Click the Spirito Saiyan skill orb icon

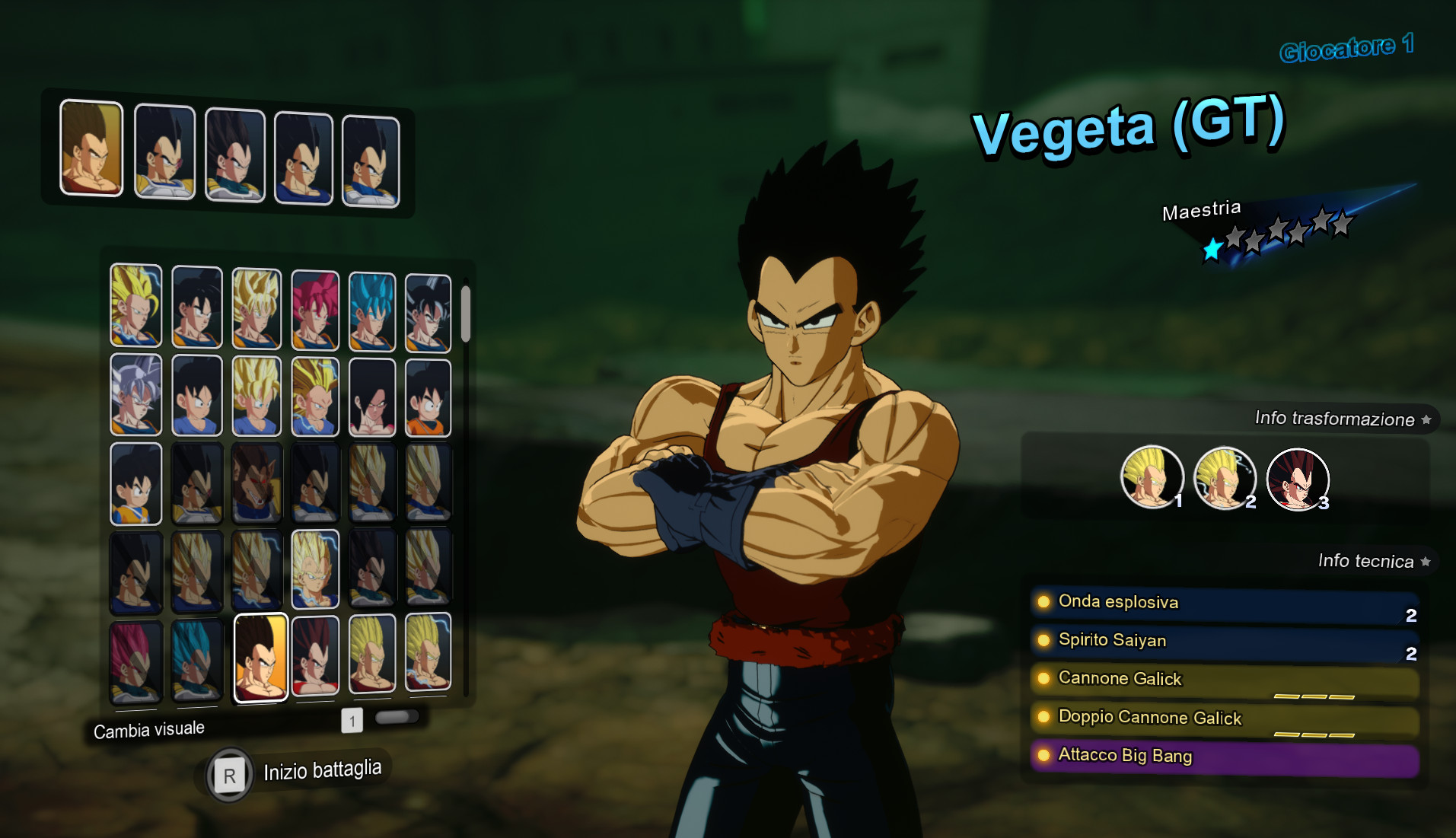1044,641
